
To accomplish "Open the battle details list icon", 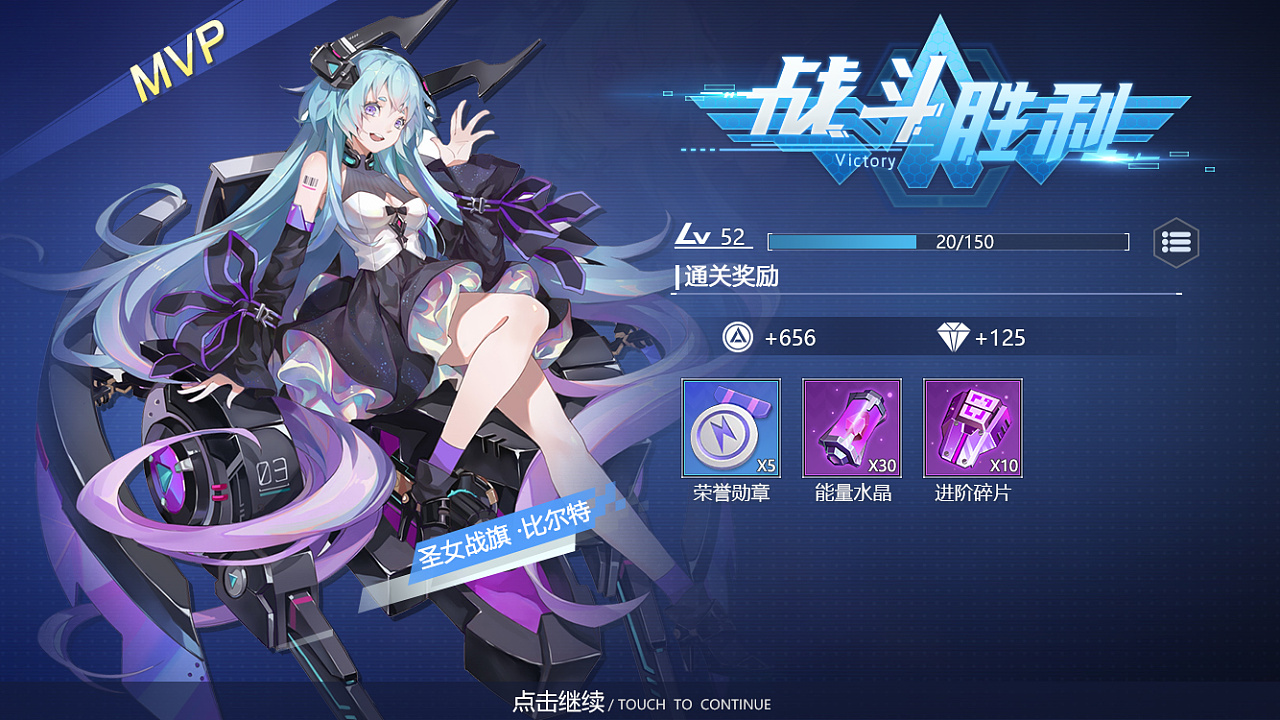I will click(1176, 242).
